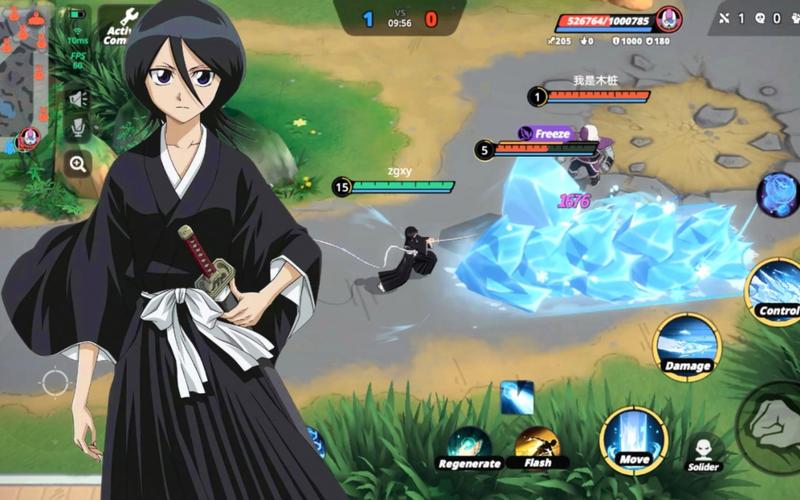Cast the Flash summoner spell

[x=537, y=445]
